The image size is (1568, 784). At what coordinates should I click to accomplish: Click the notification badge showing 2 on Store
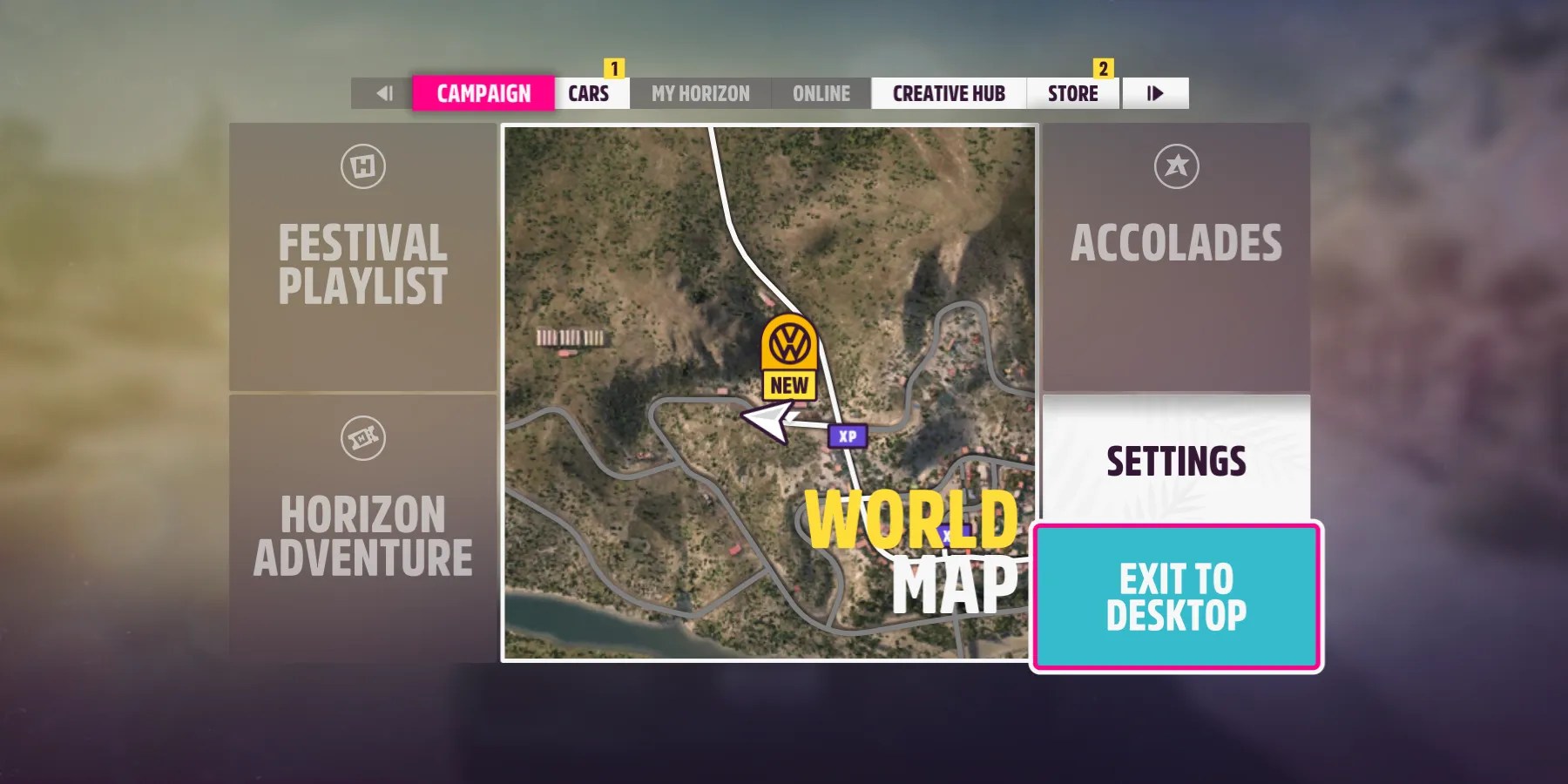pyautogui.click(x=1105, y=66)
